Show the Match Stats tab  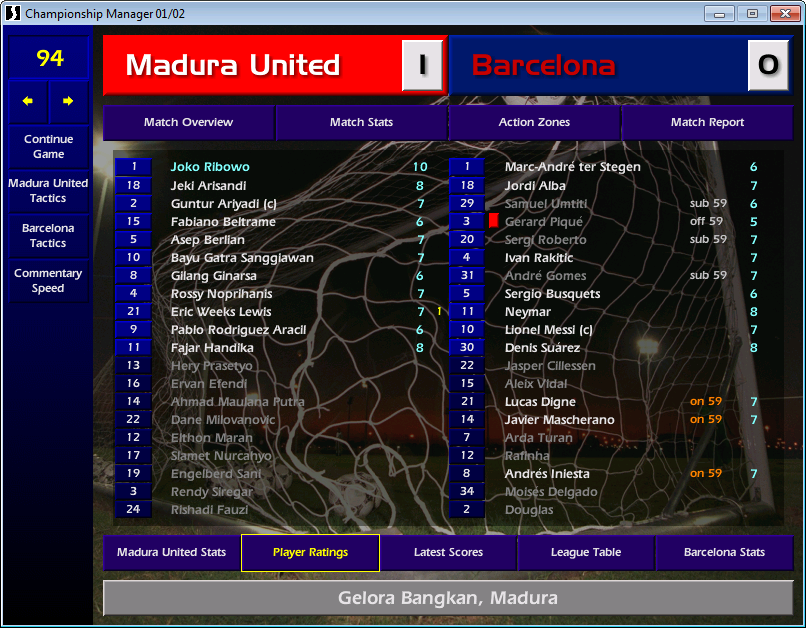click(x=361, y=123)
